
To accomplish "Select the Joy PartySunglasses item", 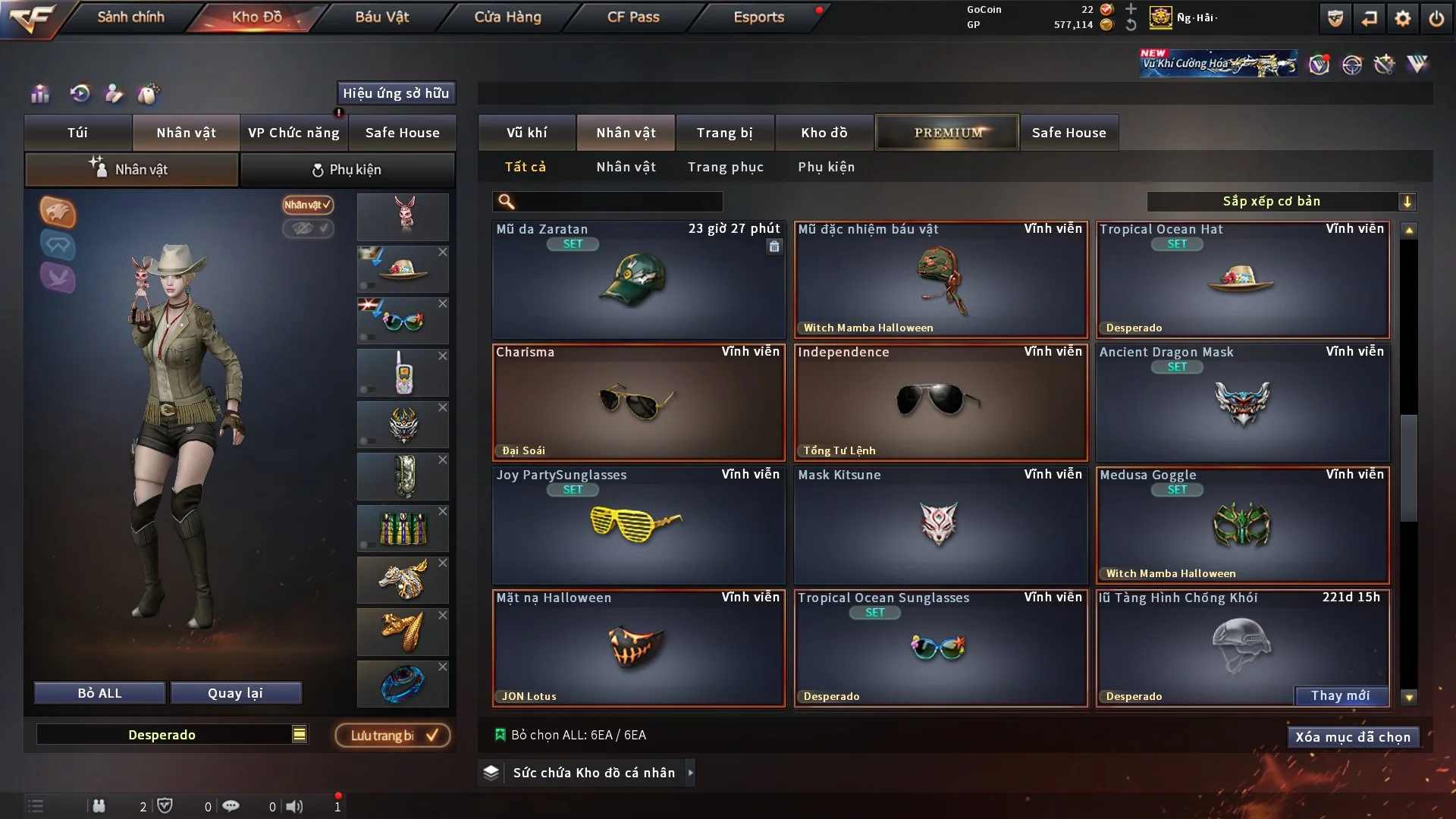I will pos(638,526).
